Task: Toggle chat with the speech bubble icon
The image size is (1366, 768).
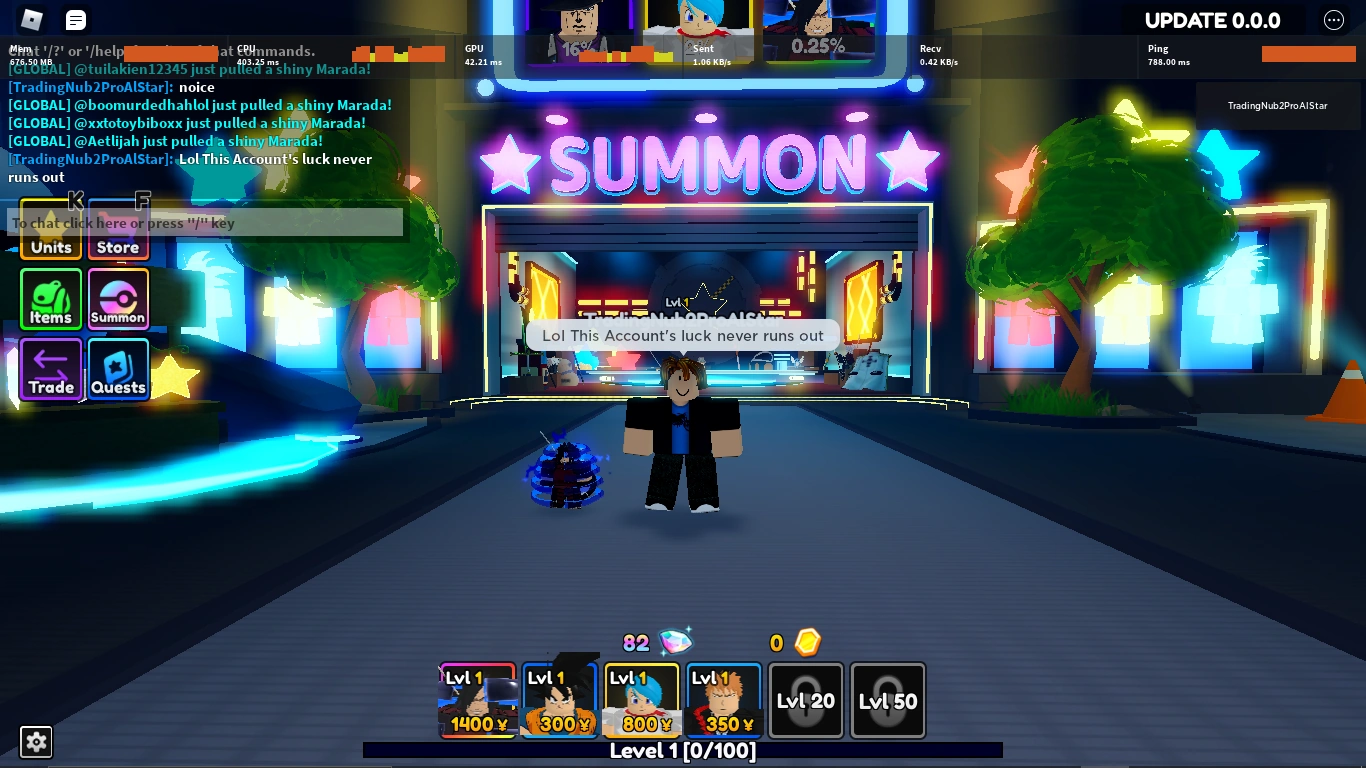Action: pos(75,19)
